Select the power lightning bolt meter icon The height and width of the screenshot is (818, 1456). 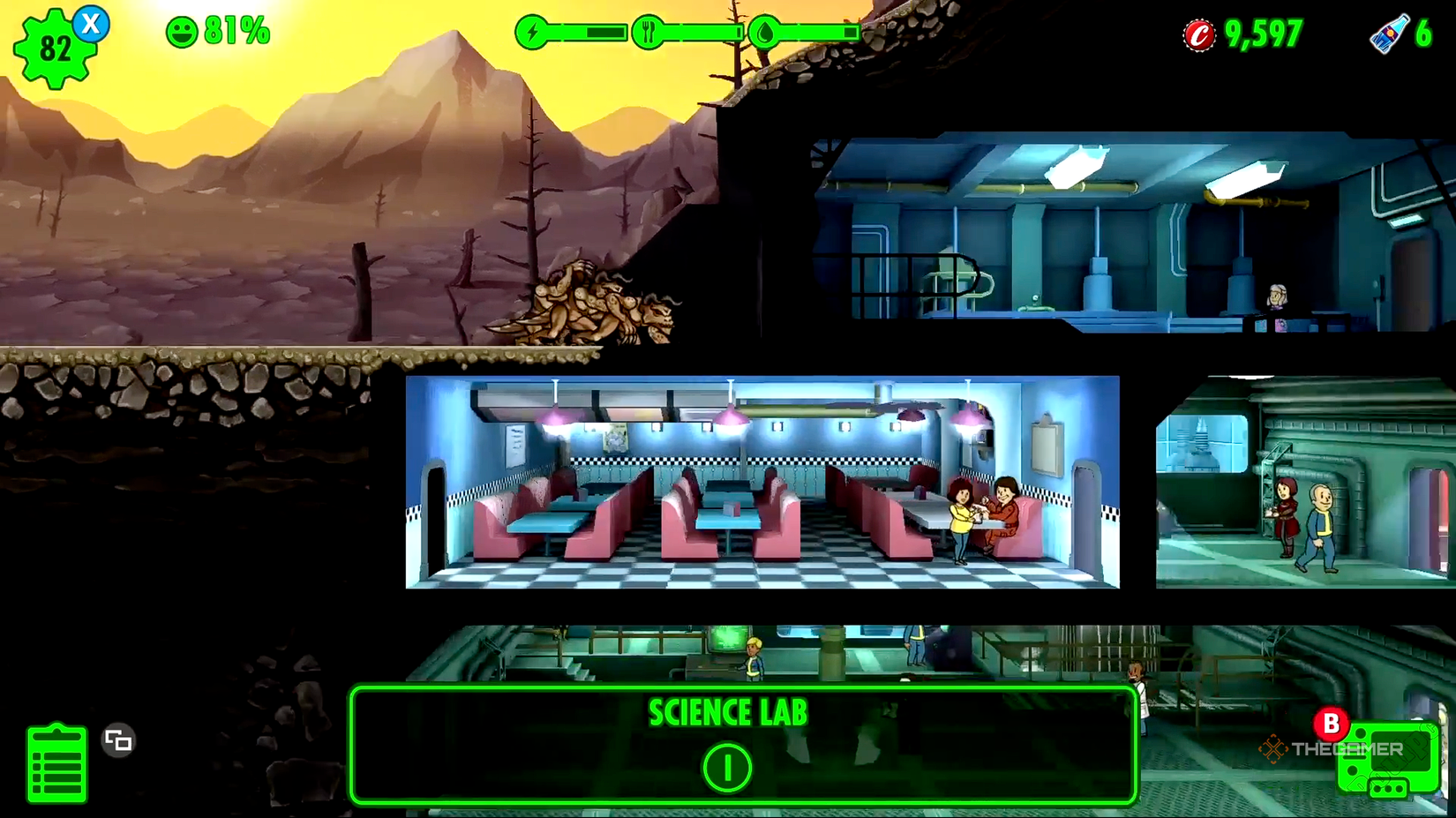[x=530, y=31]
